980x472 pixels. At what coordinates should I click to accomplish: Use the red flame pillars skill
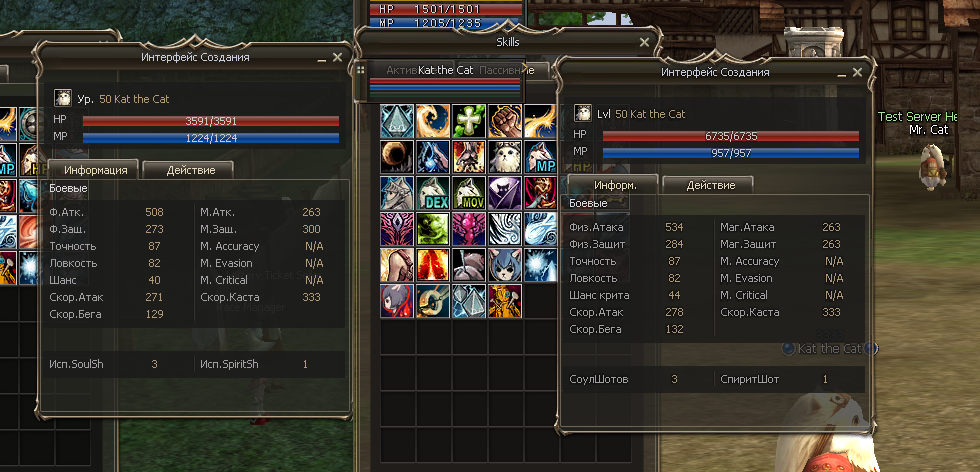pyautogui.click(x=432, y=264)
